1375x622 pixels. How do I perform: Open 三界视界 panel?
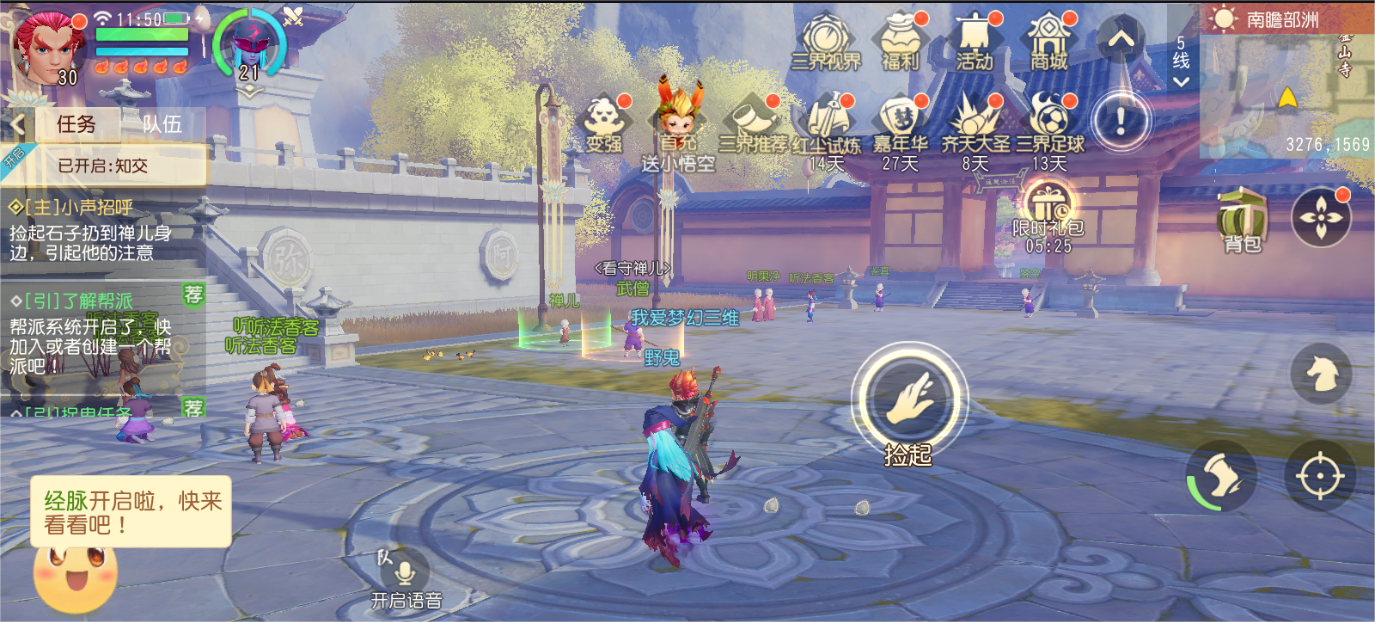click(826, 40)
